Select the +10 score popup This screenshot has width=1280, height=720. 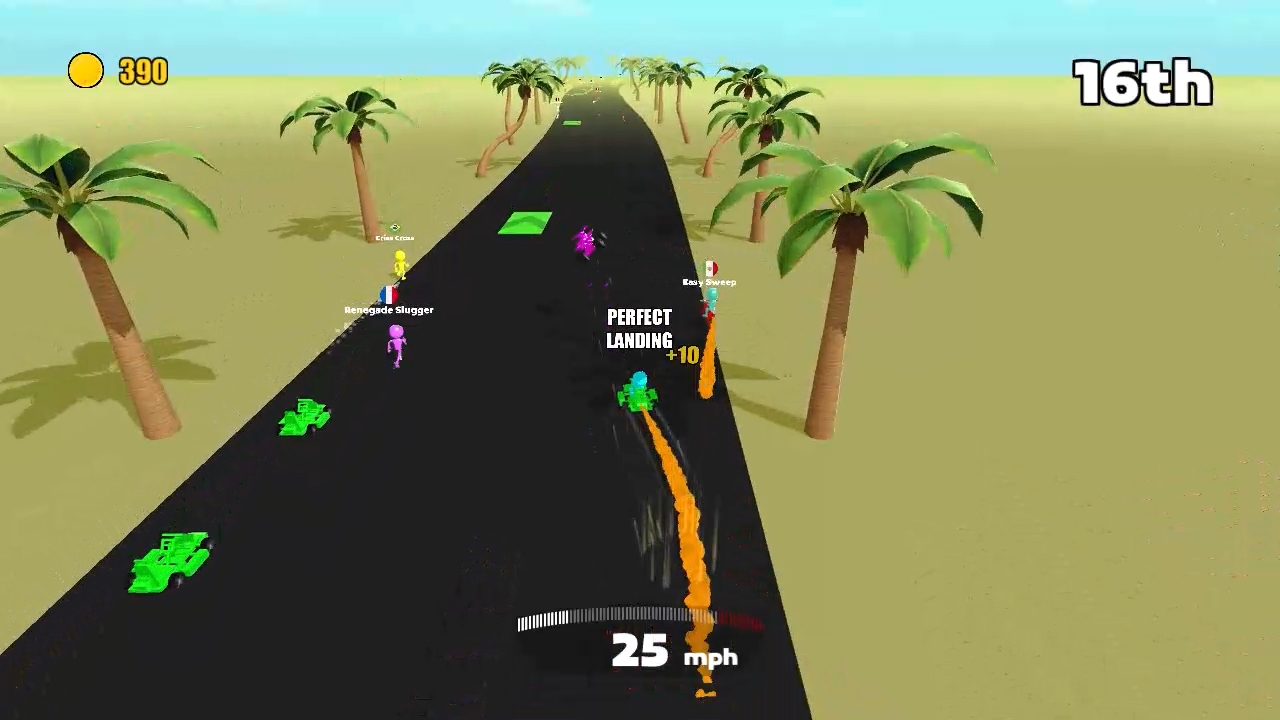pyautogui.click(x=682, y=355)
